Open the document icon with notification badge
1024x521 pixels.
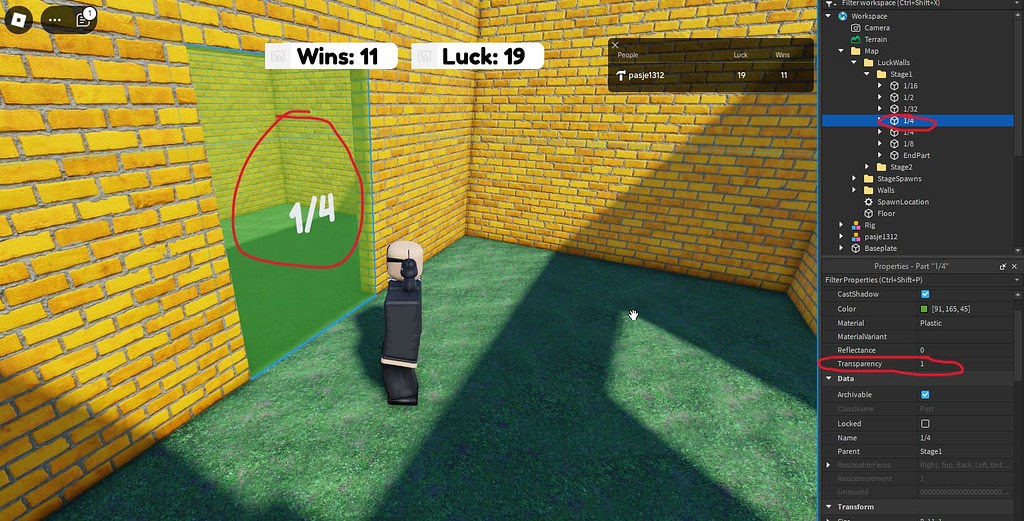click(x=83, y=19)
